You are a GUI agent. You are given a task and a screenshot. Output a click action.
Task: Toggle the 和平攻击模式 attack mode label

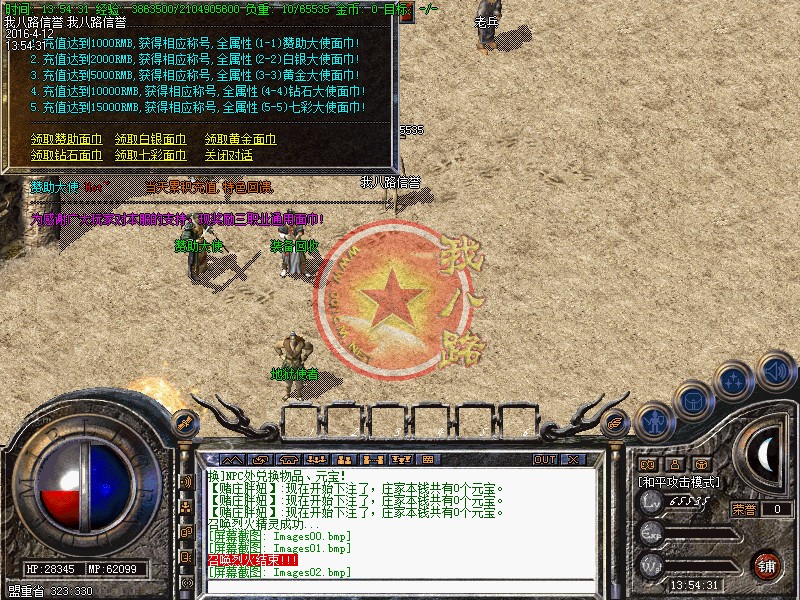679,482
